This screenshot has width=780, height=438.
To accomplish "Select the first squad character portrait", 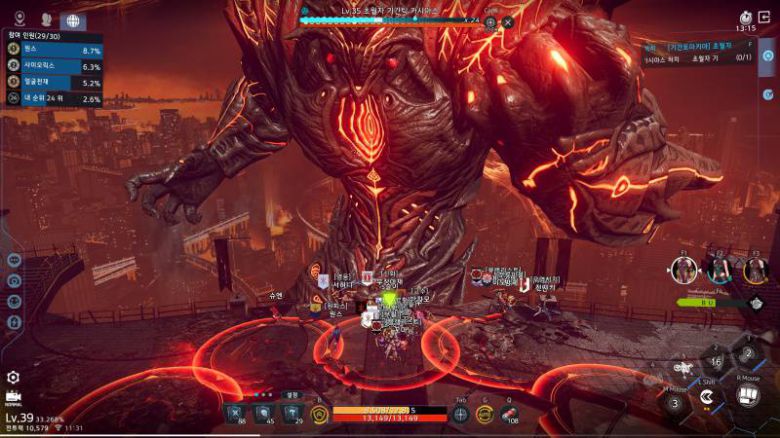I will click(684, 270).
